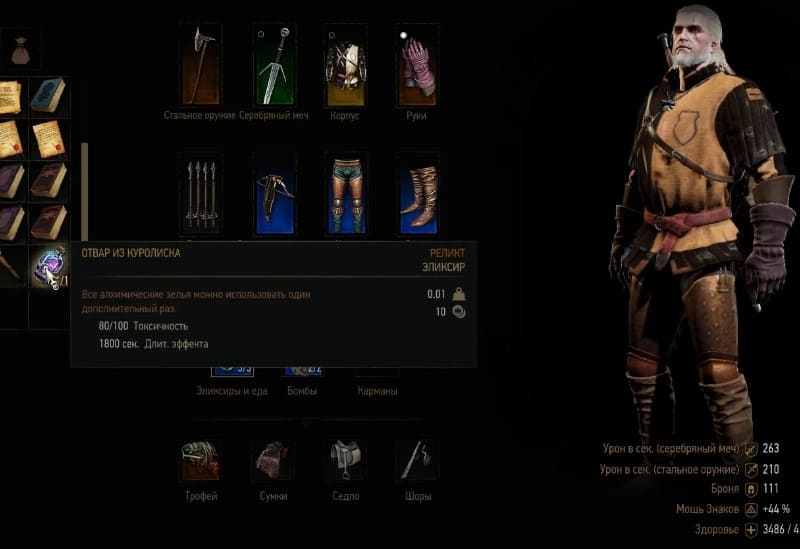The height and width of the screenshot is (549, 800).
Task: Select the silver sword equipment slot
Action: point(274,64)
